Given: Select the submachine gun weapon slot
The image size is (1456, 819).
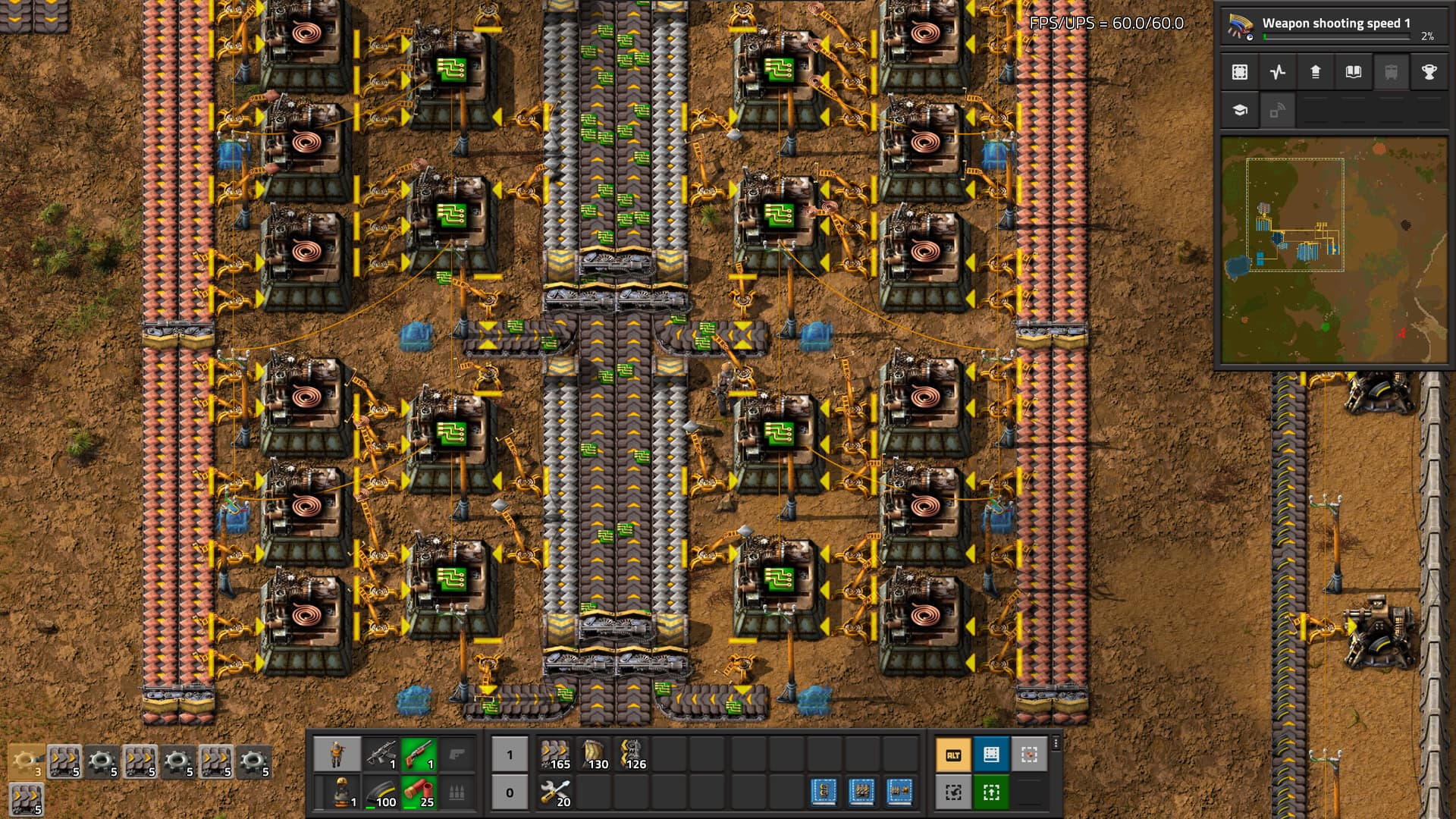Looking at the screenshot, I should tap(381, 755).
